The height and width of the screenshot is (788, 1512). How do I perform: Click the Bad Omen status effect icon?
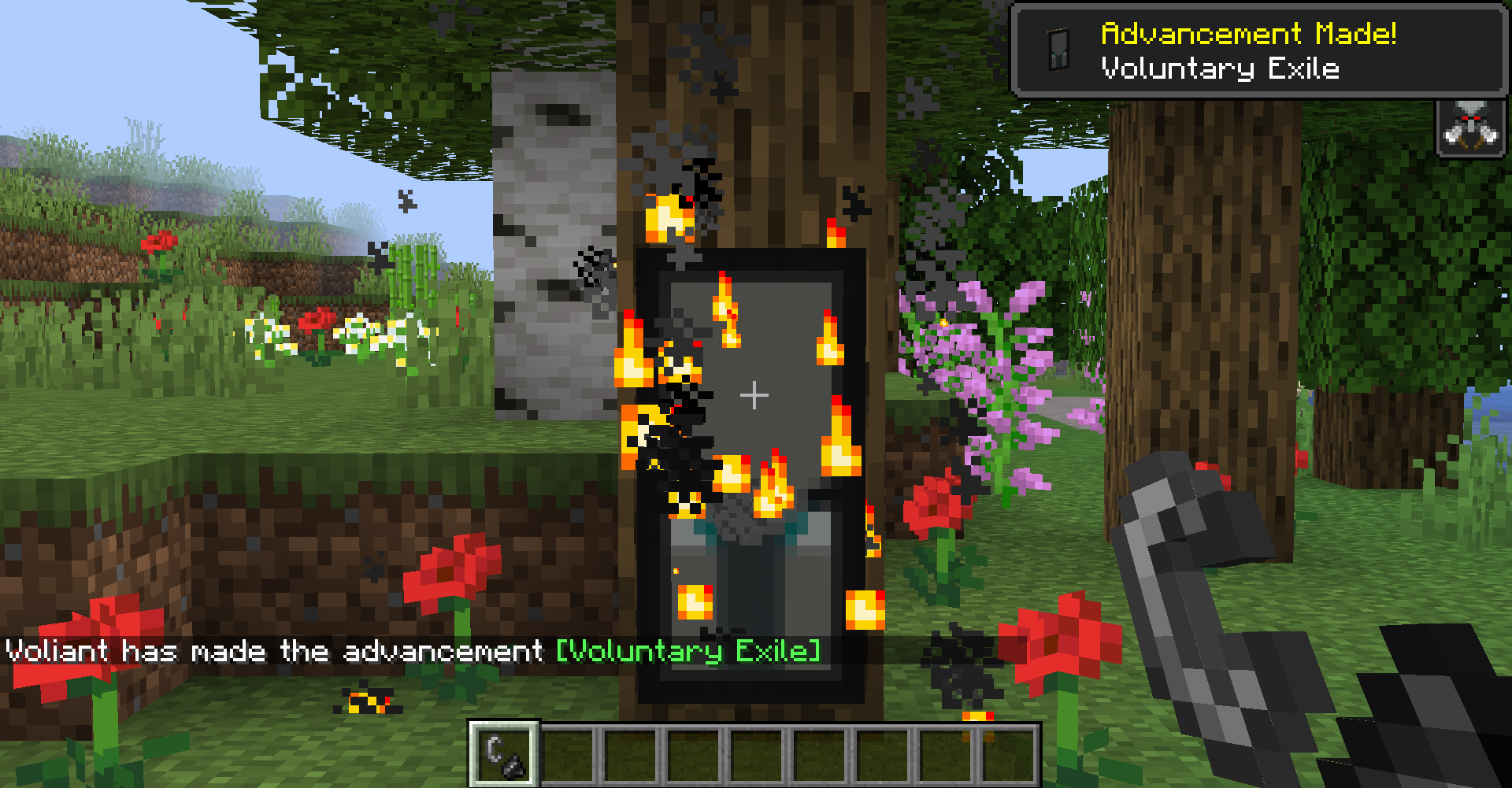coord(1469,128)
